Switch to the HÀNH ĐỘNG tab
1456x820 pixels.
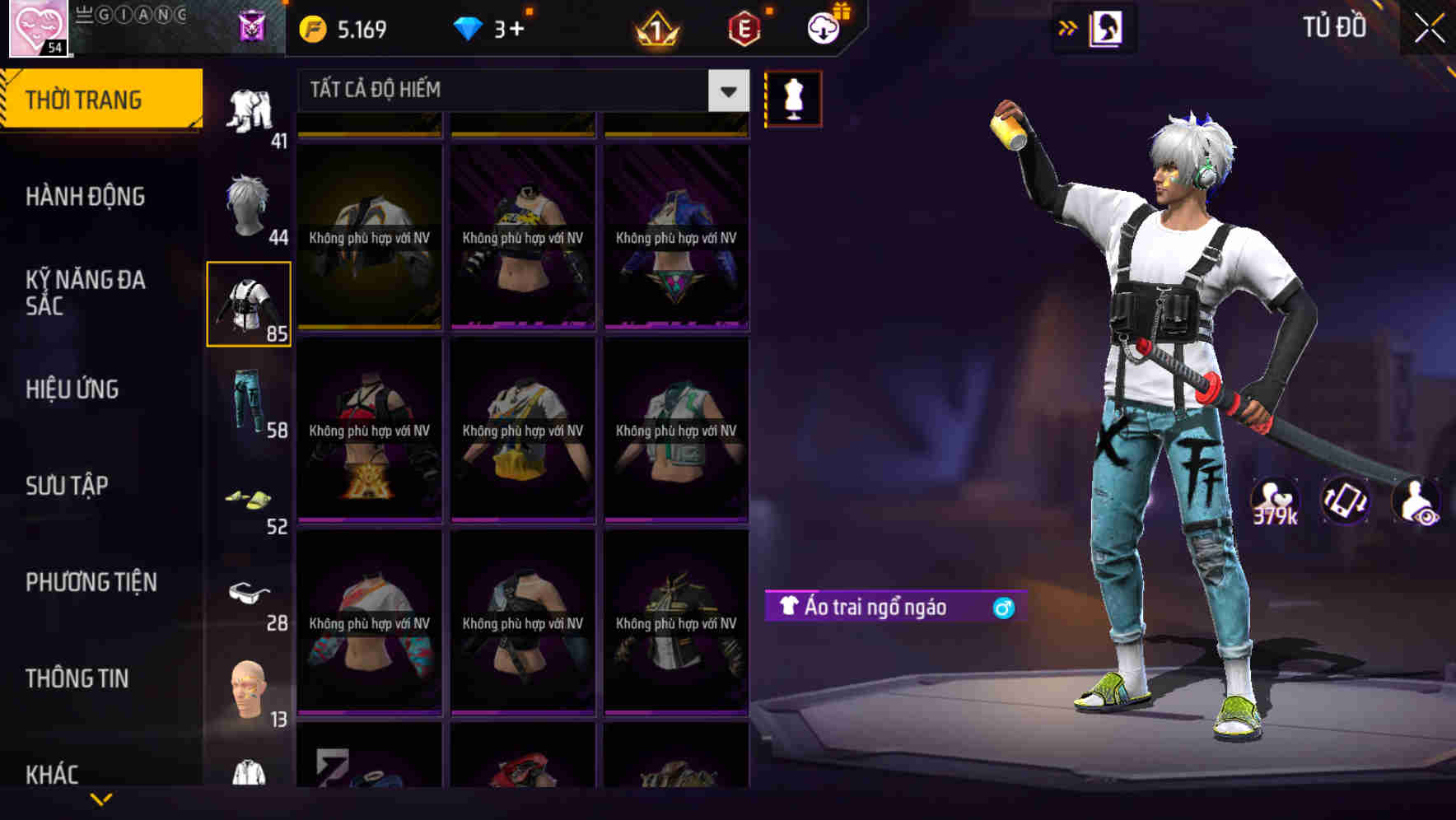coord(86,197)
